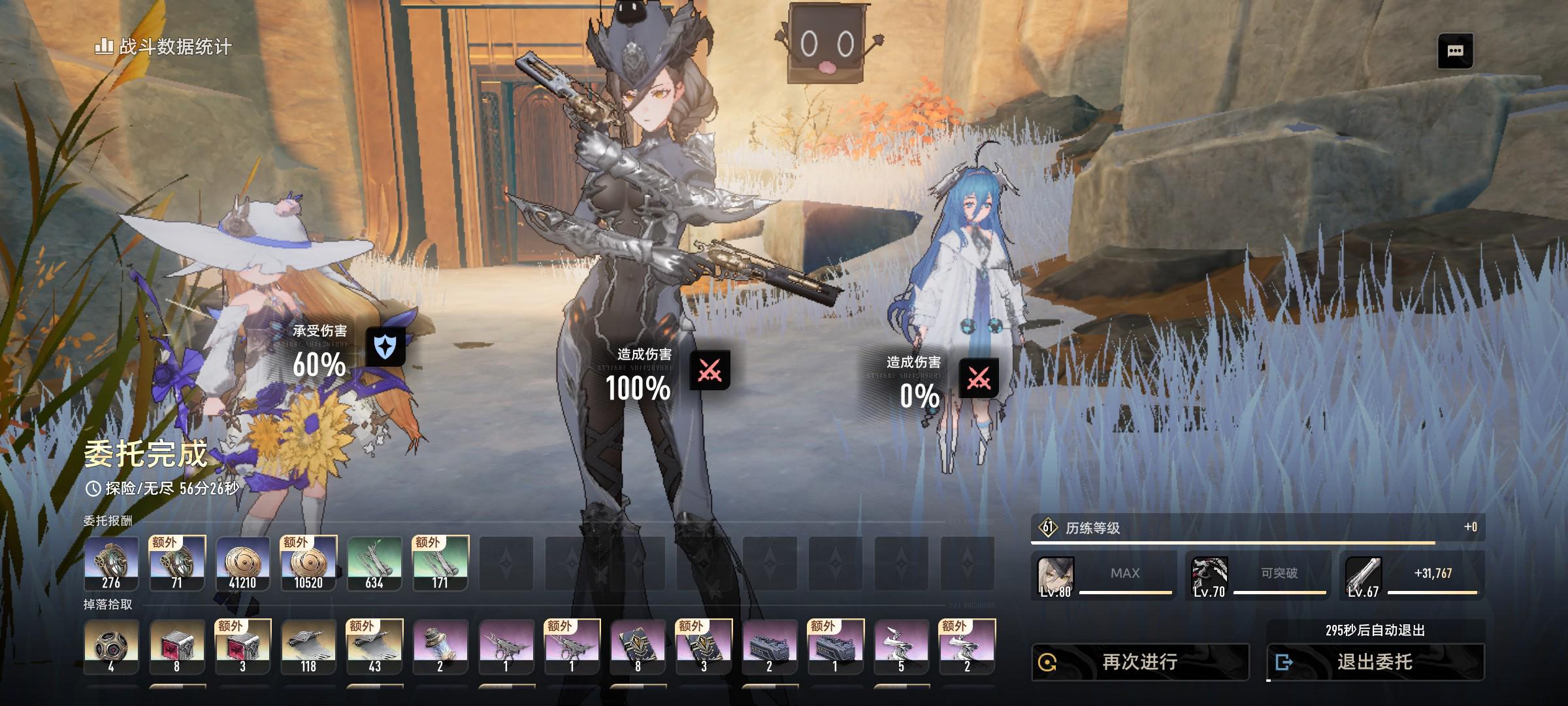Inspect the drop item with count 118
The width and height of the screenshot is (1568, 706).
point(308,647)
